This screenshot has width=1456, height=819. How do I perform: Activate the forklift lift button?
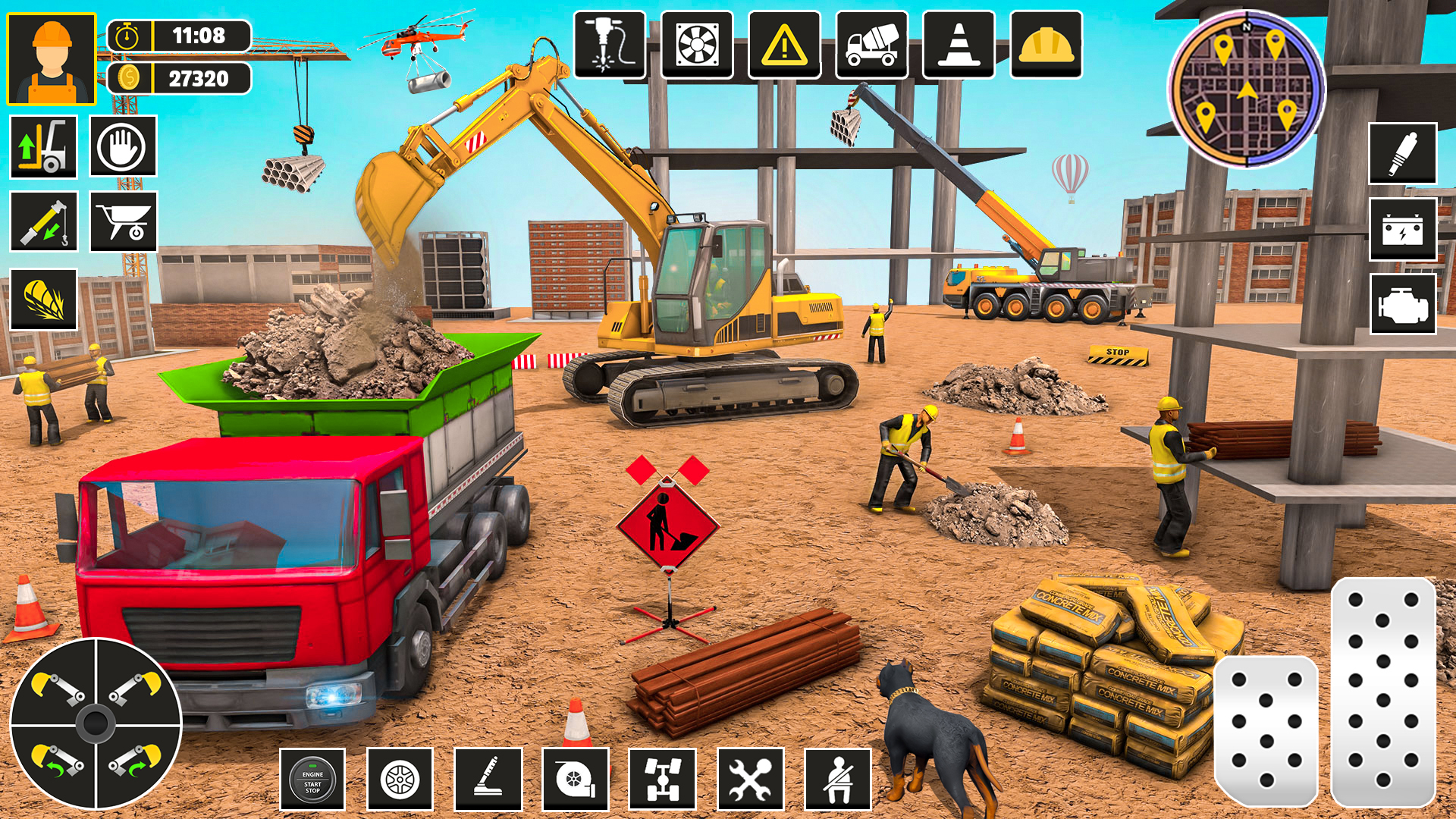[x=43, y=147]
